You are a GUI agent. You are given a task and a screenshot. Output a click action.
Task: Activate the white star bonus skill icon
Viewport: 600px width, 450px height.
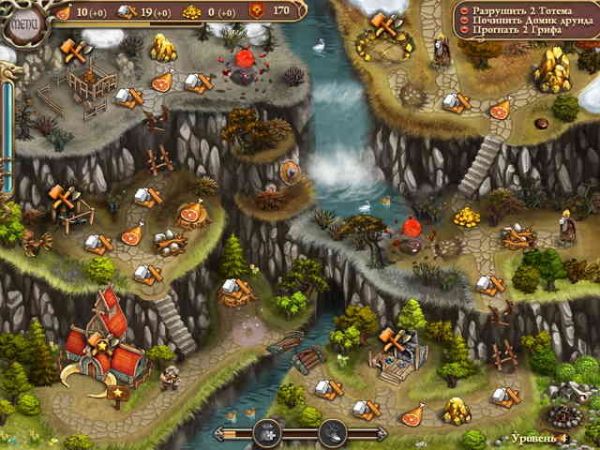click(268, 433)
